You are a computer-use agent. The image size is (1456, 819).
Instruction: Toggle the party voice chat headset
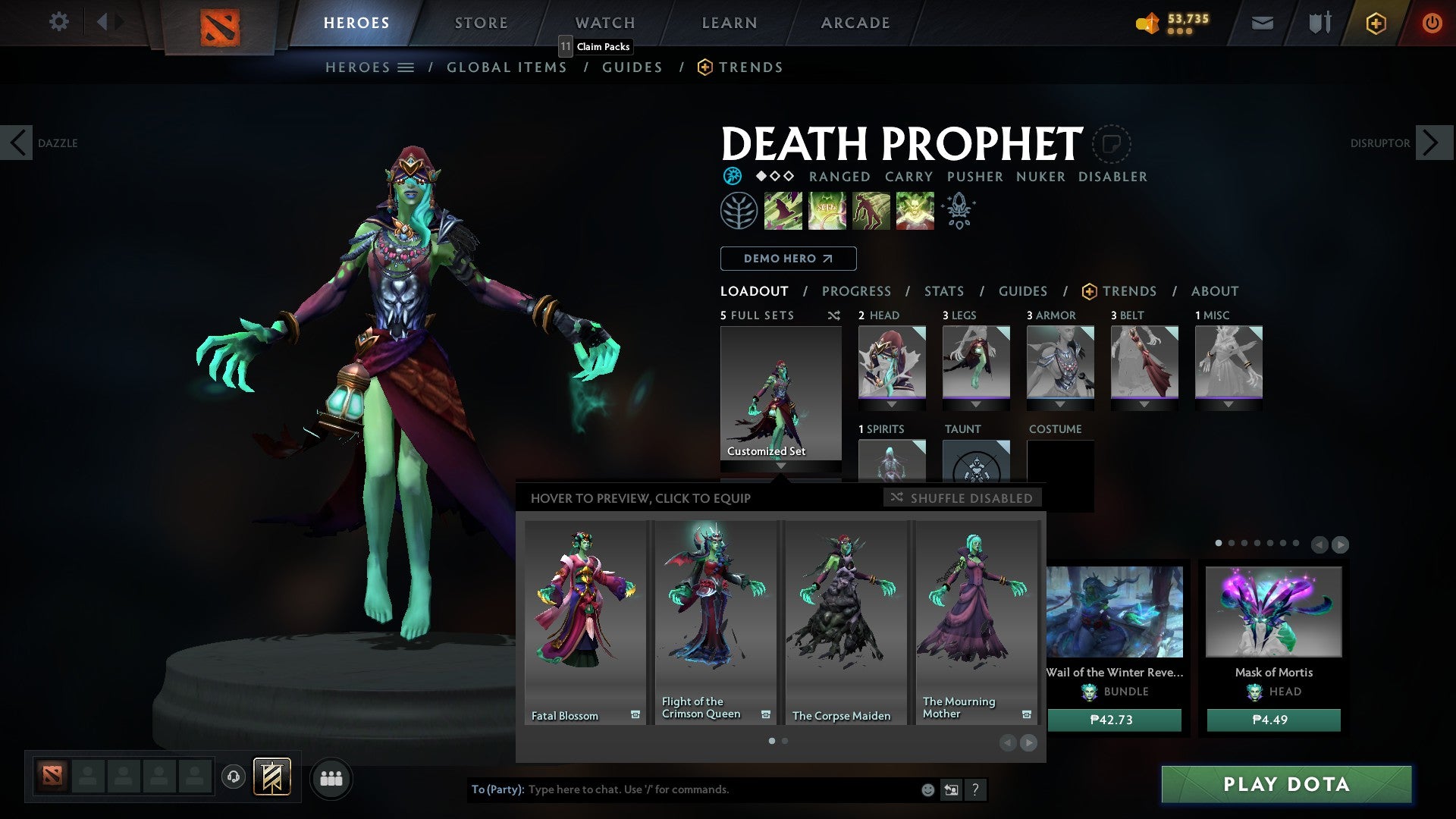[x=234, y=778]
